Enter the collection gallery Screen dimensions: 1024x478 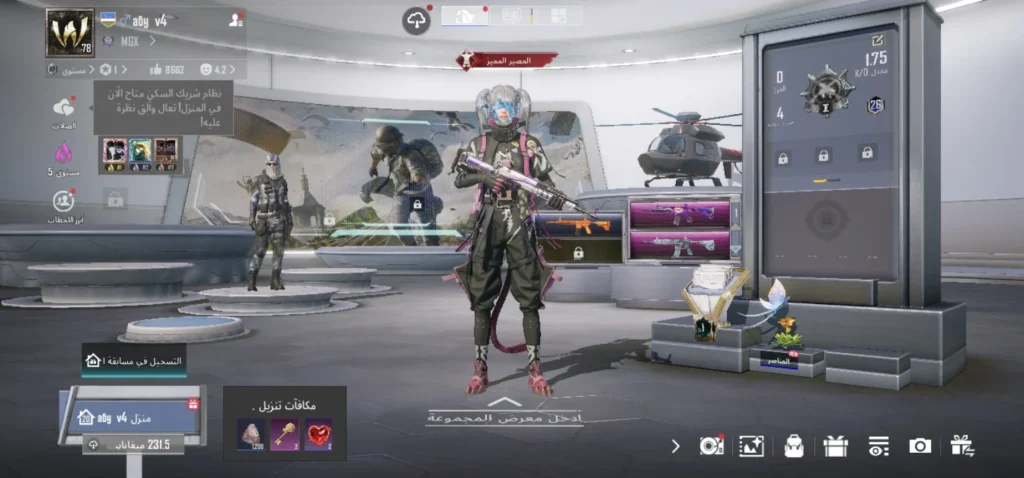504,413
